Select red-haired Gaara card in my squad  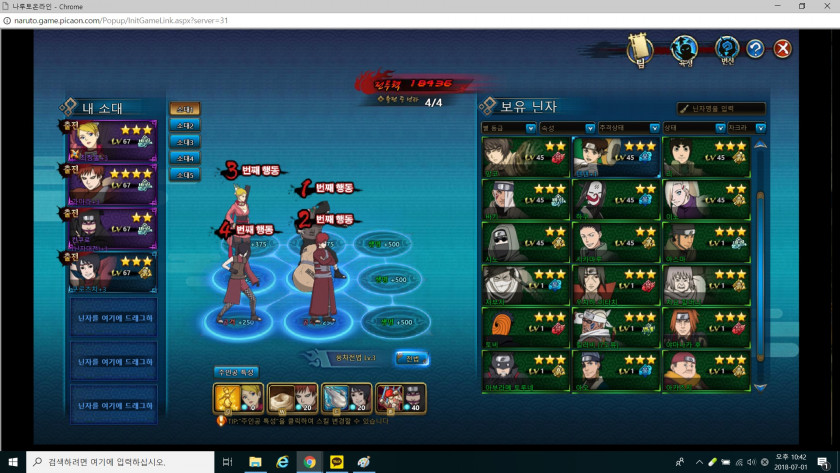112,184
